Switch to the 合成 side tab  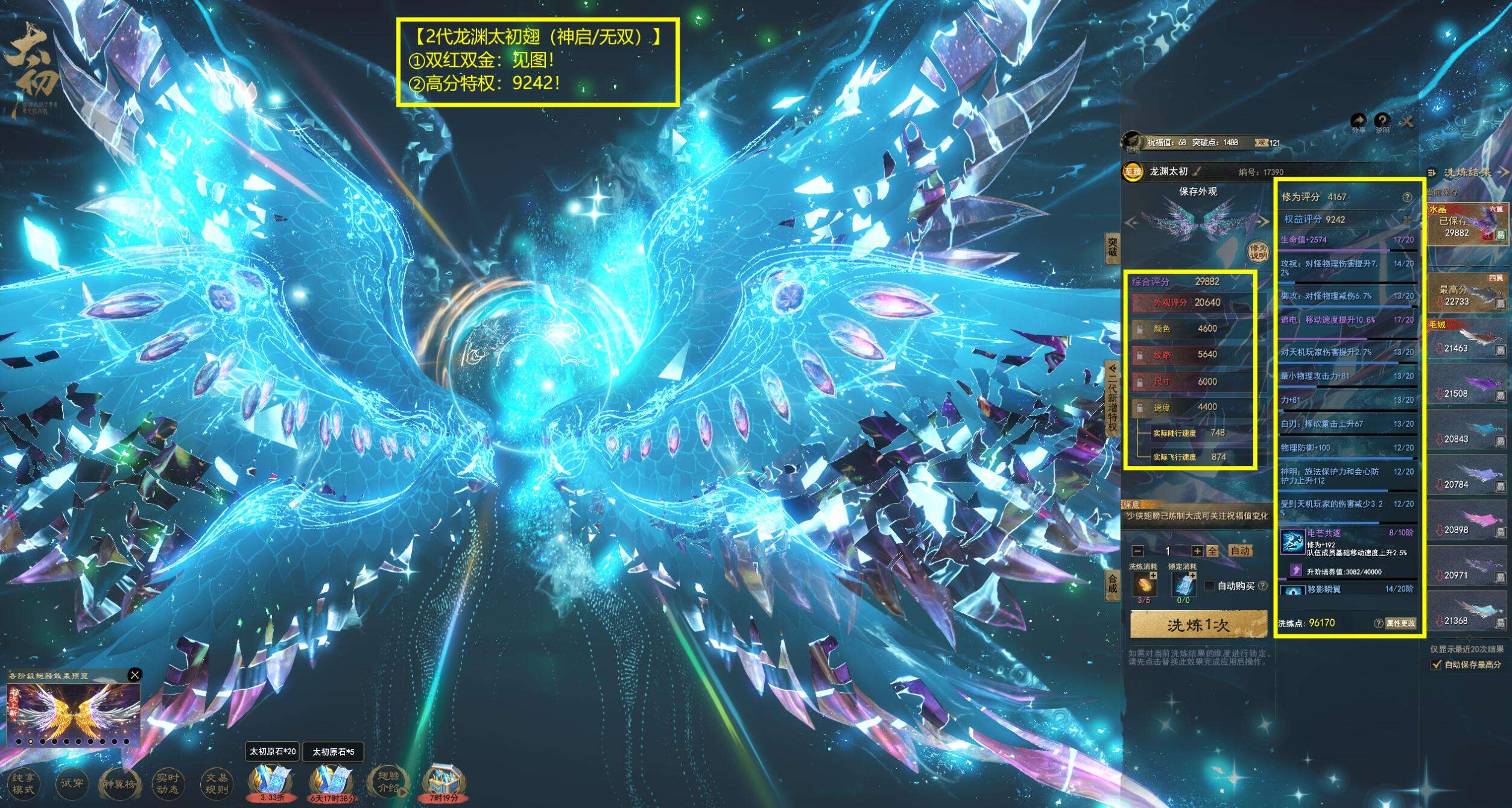click(x=1112, y=584)
